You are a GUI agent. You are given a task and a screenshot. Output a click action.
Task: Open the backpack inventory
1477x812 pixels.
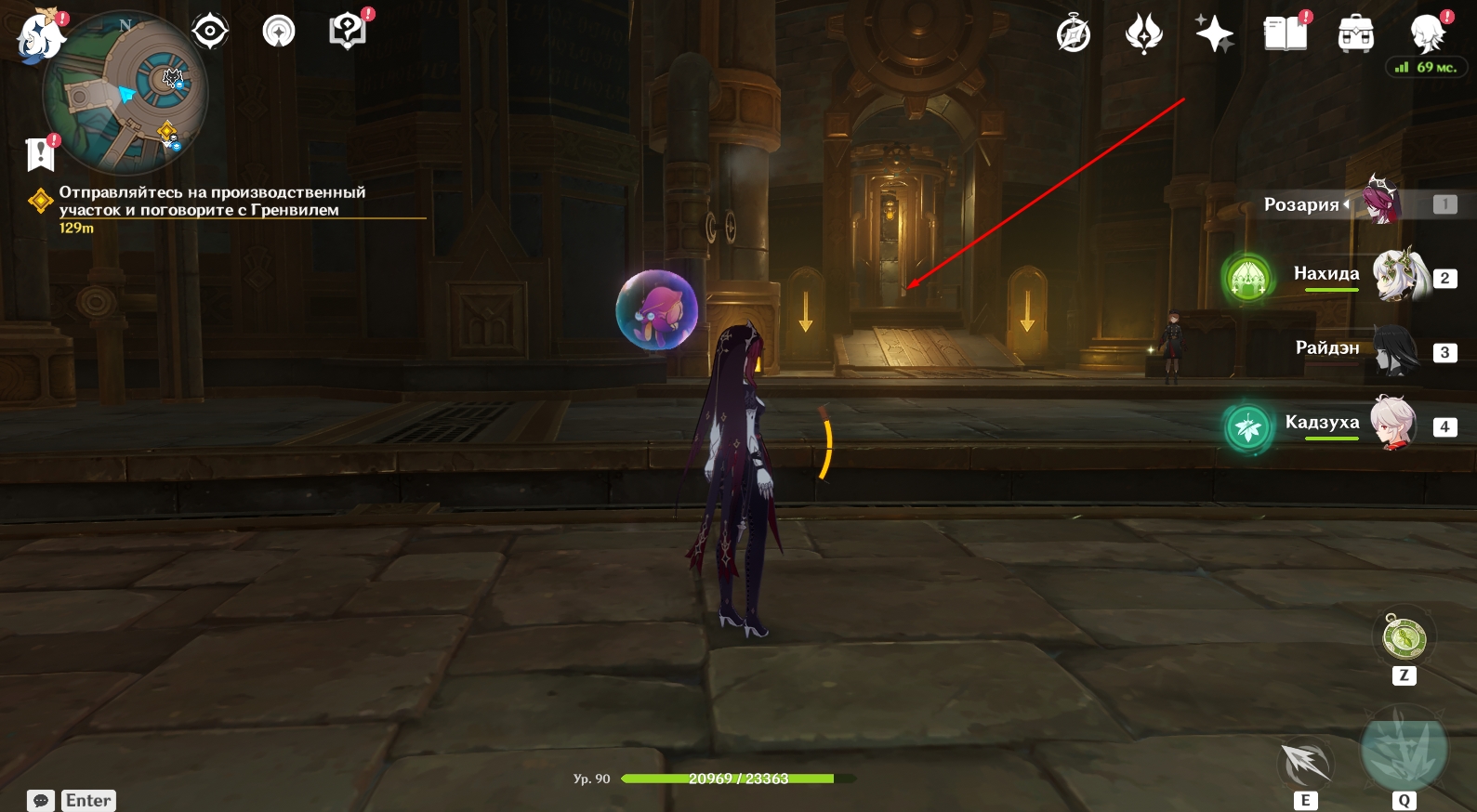point(1355,34)
